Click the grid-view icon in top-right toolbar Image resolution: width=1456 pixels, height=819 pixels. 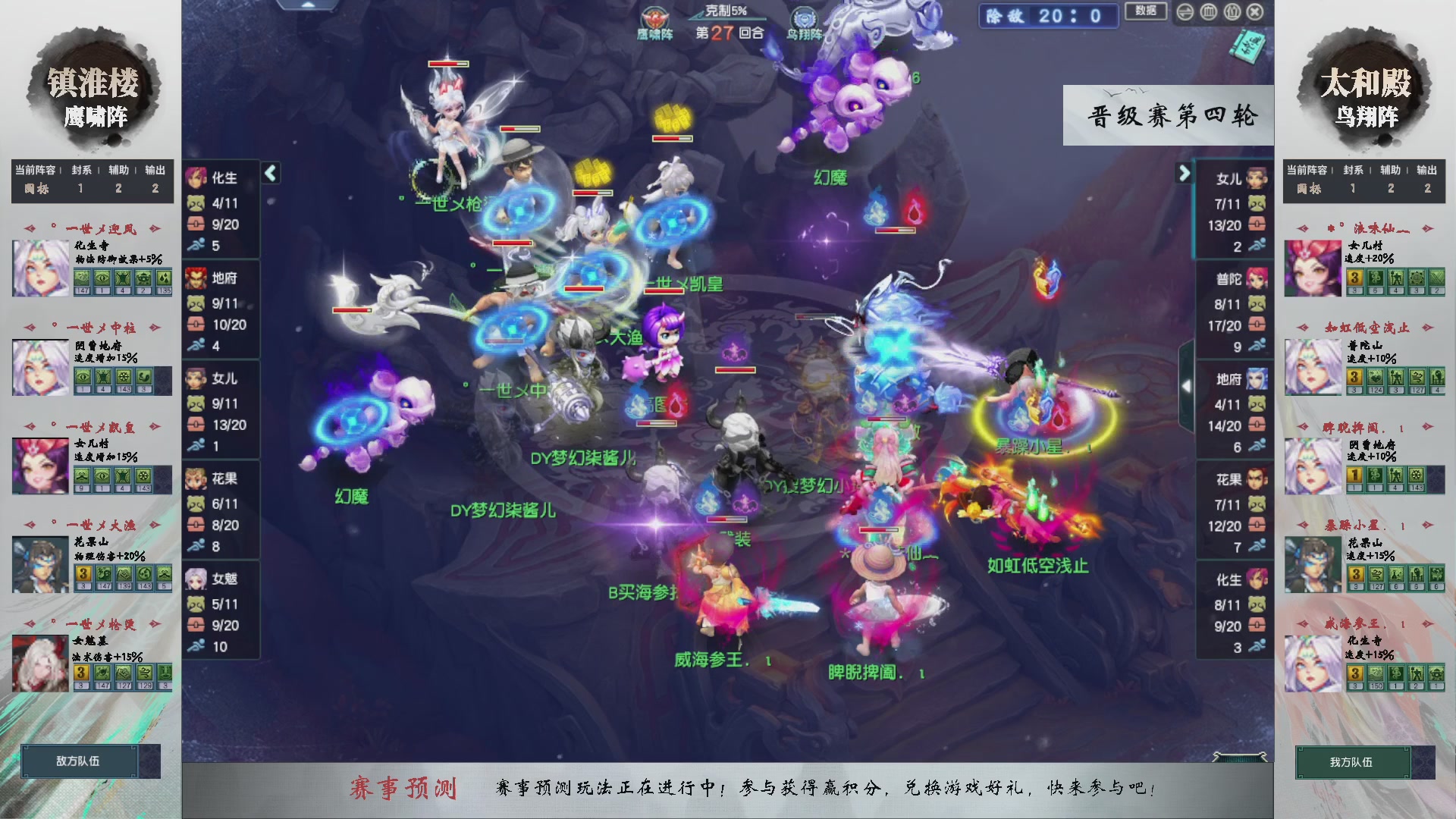click(x=1209, y=12)
